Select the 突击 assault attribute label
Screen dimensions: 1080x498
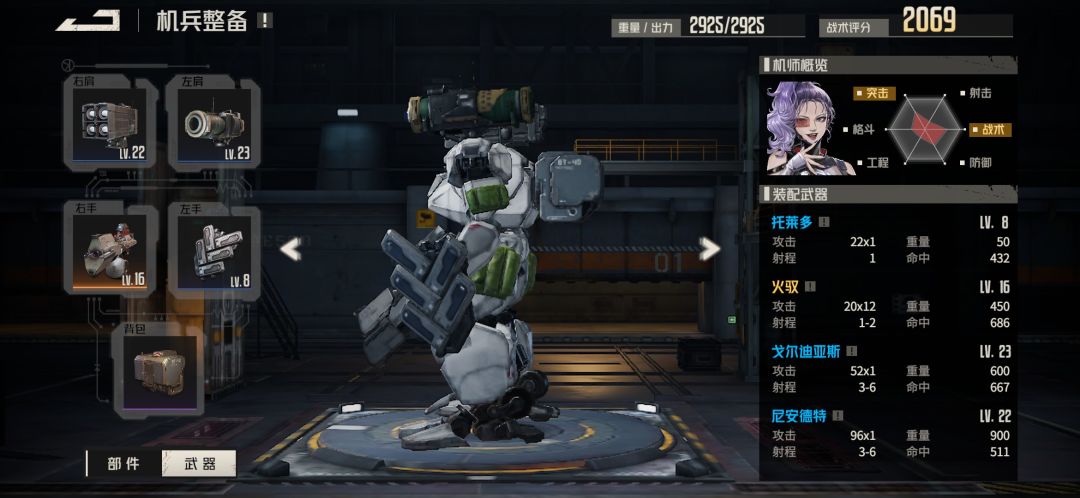click(874, 94)
